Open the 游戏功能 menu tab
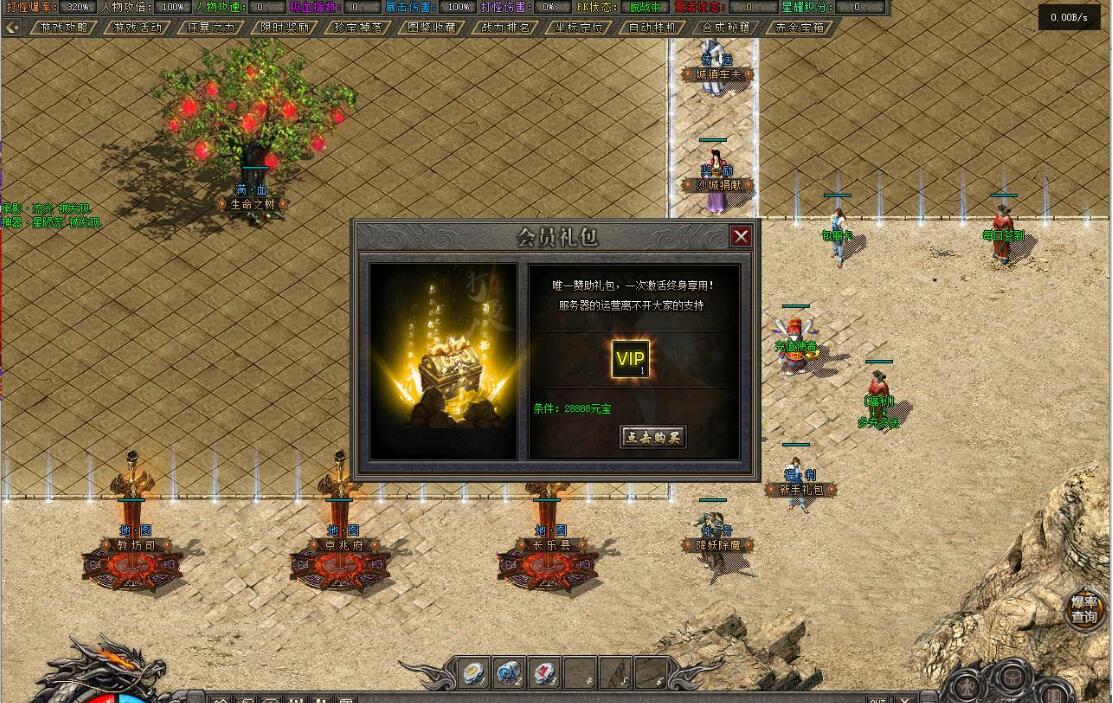The width and height of the screenshot is (1113, 703). (x=63, y=27)
